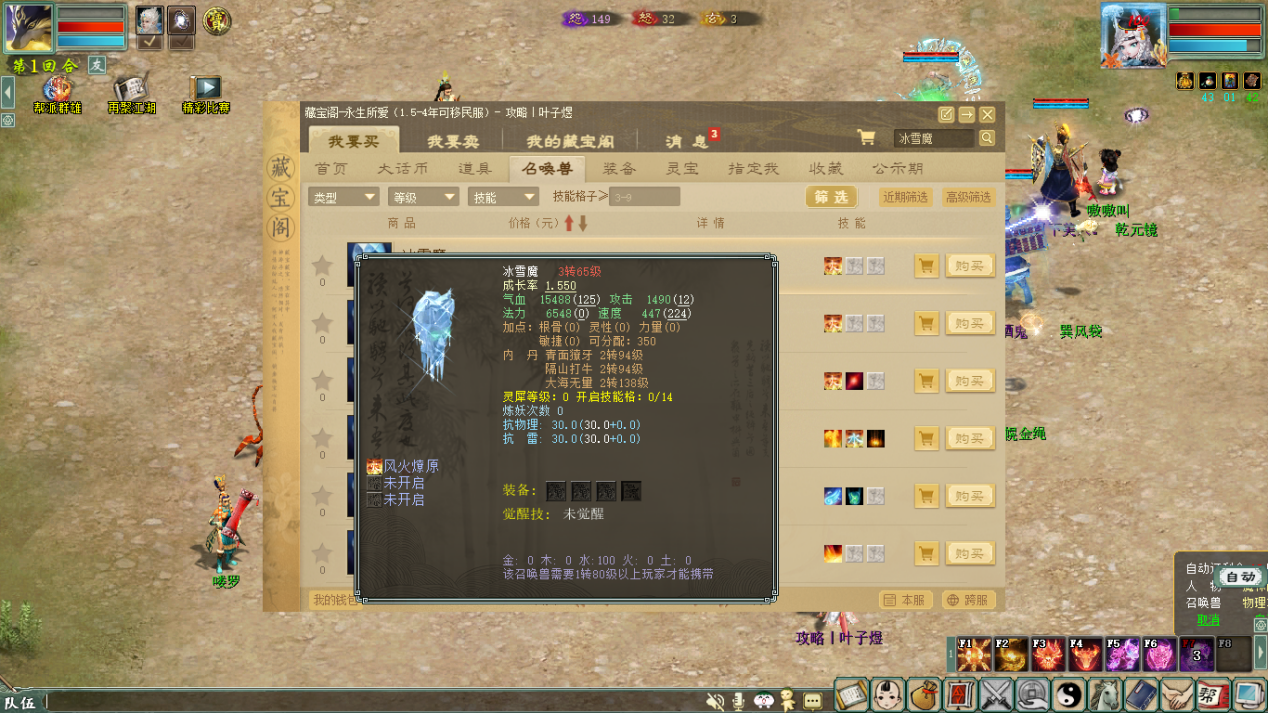
Task: Go to the 首页 home category
Action: point(331,169)
